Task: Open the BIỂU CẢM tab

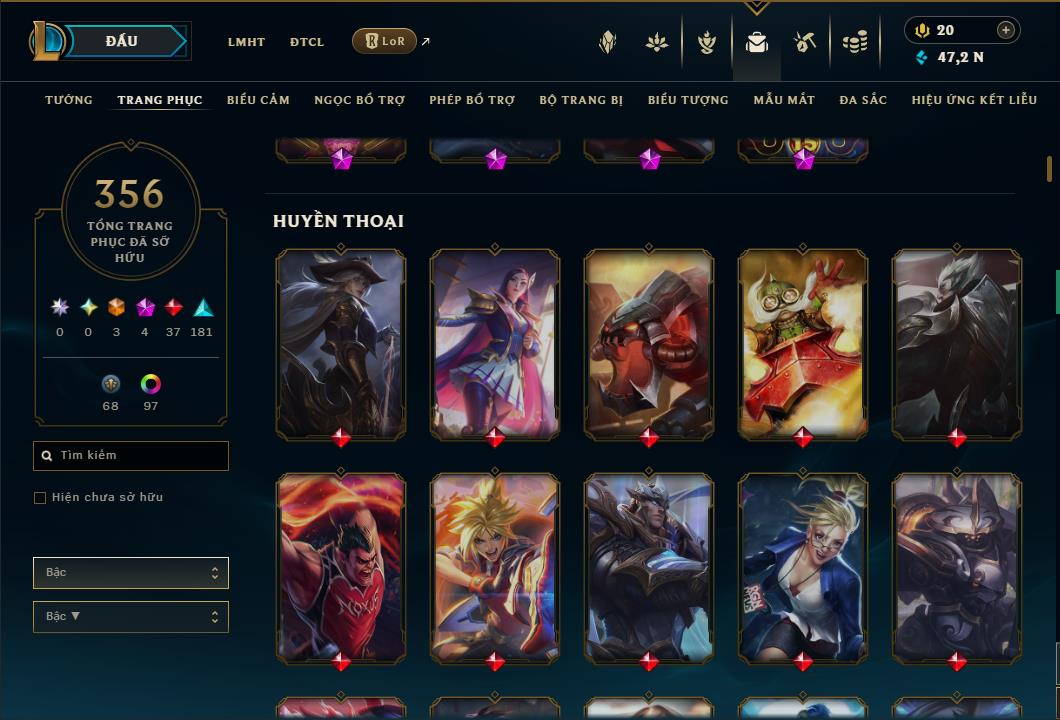Action: [x=258, y=100]
